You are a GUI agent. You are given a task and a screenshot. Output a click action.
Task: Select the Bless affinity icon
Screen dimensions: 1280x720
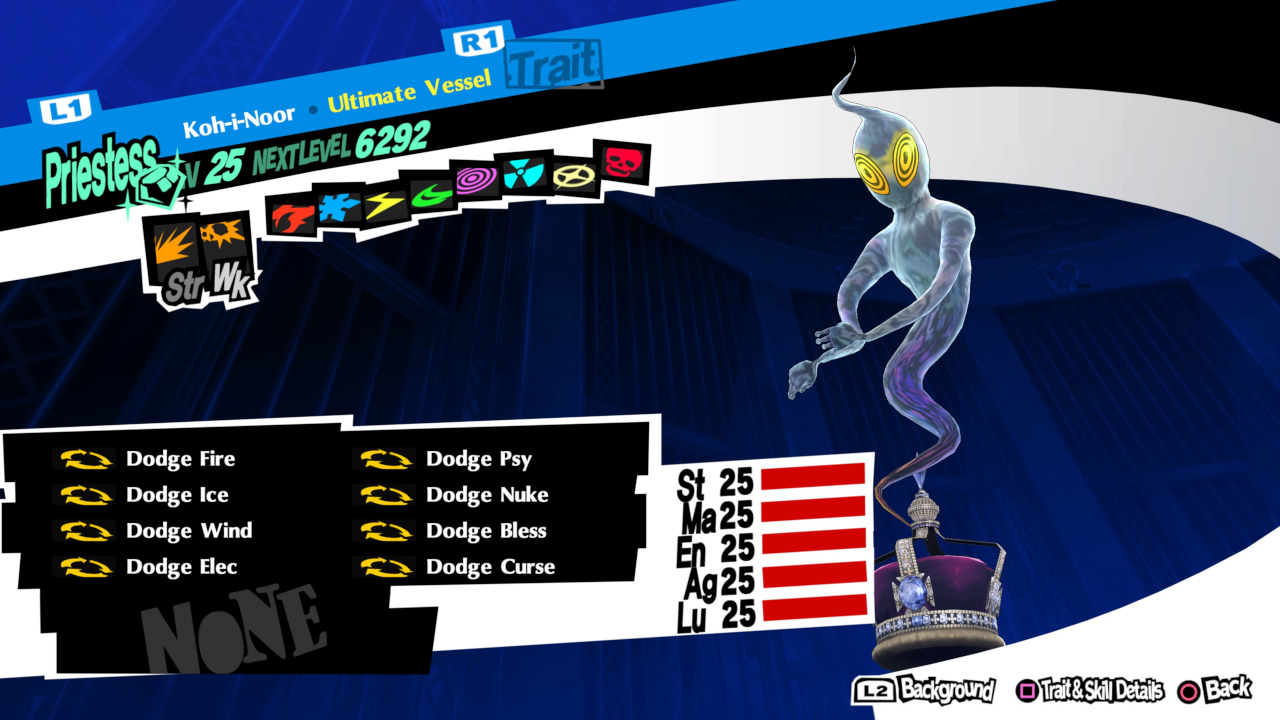point(573,176)
